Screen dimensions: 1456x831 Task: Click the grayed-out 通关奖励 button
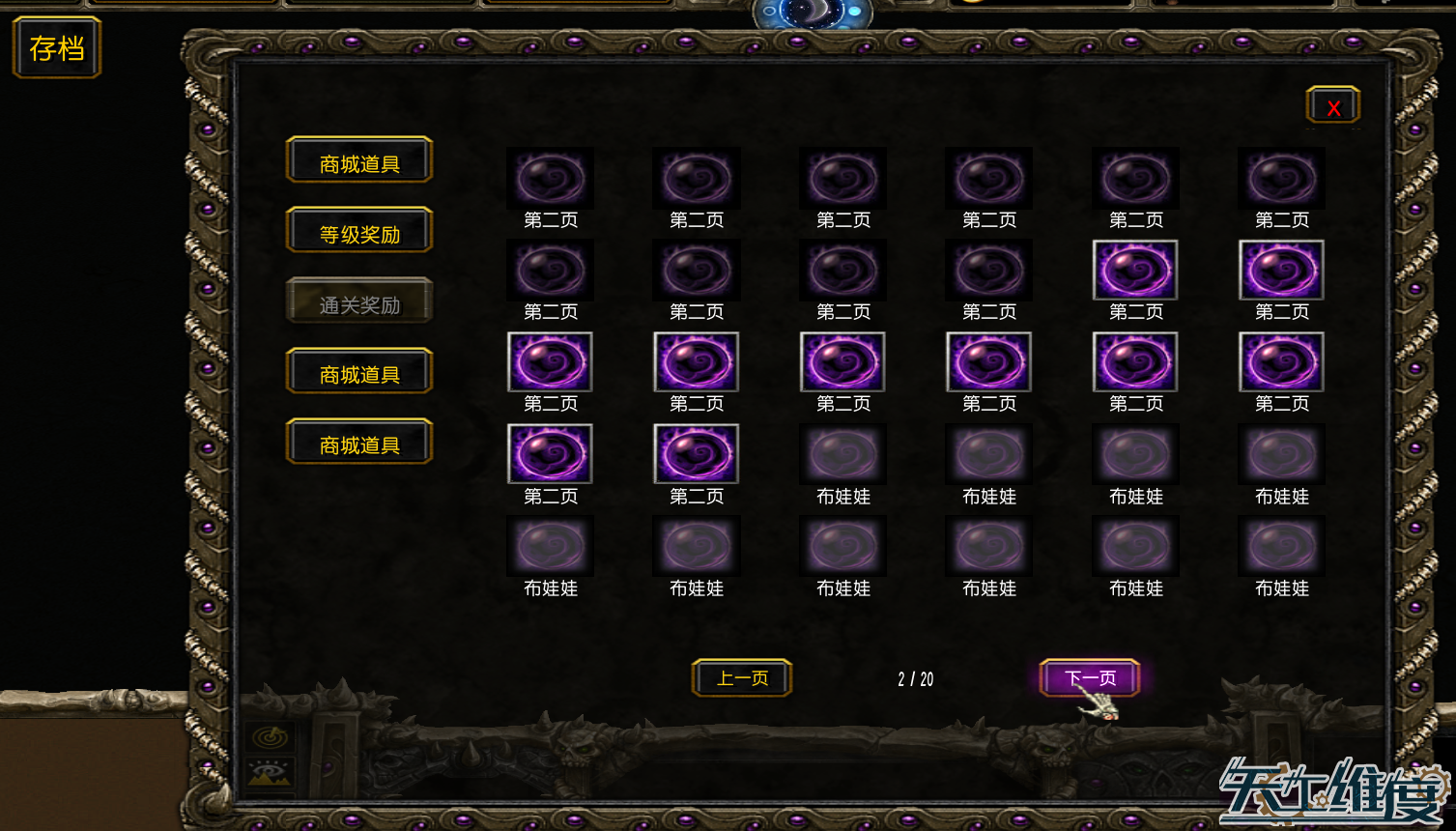pyautogui.click(x=358, y=301)
